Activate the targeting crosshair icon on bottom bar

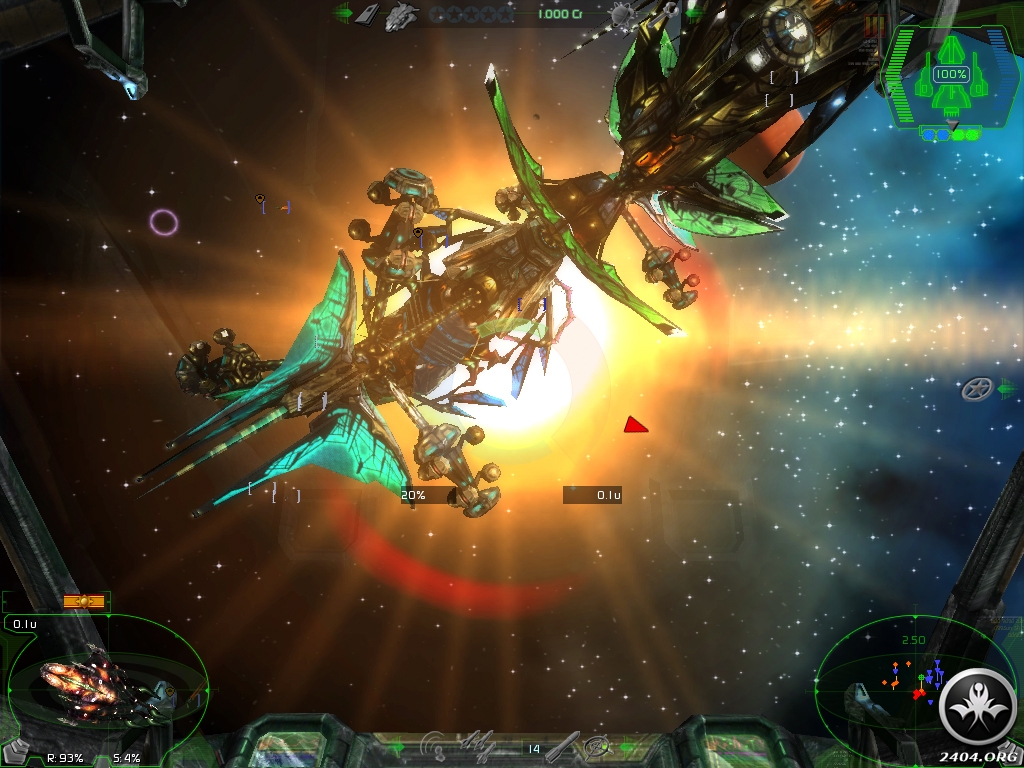click(597, 746)
